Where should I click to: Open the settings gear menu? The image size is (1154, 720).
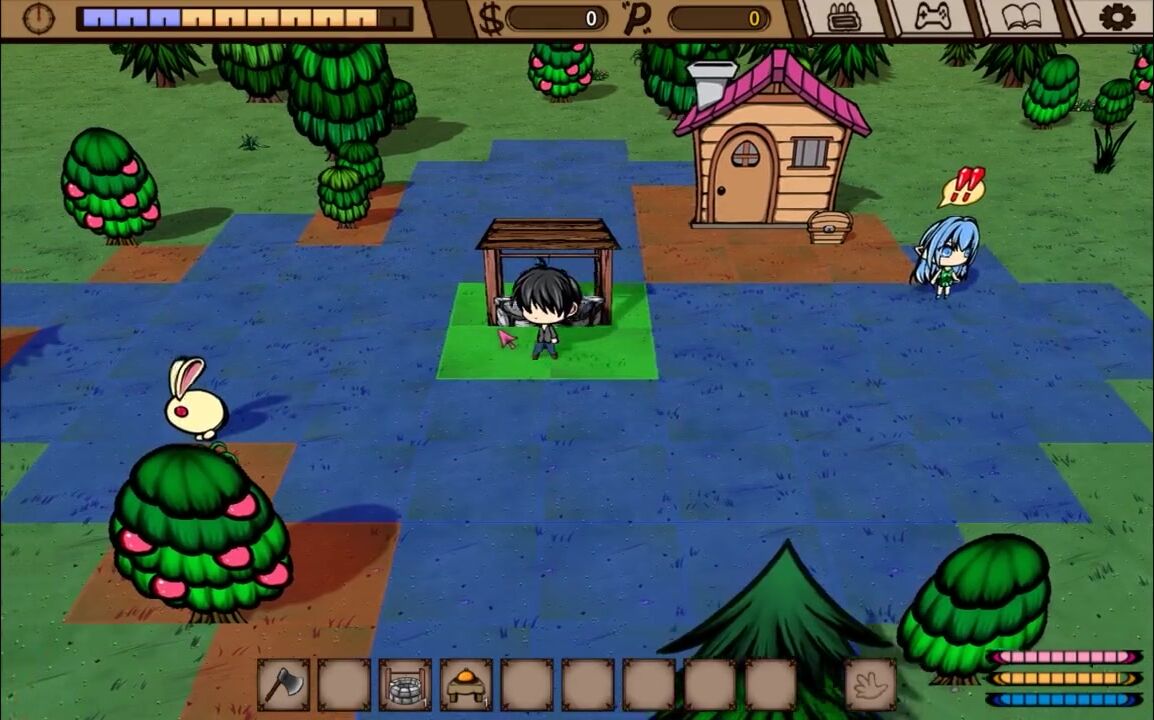coord(1116,17)
